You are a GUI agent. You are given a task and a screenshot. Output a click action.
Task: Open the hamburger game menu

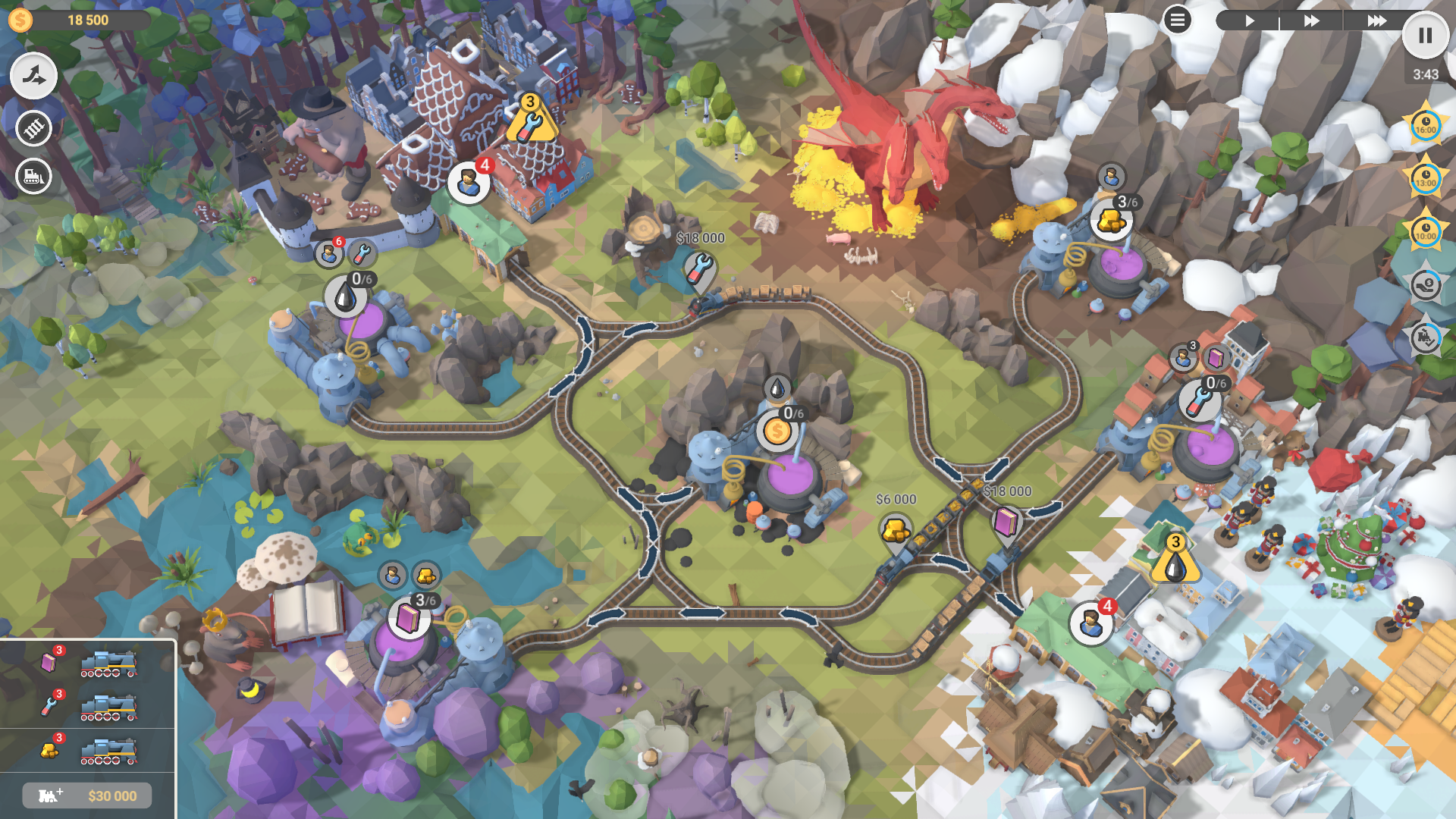coord(1177,20)
